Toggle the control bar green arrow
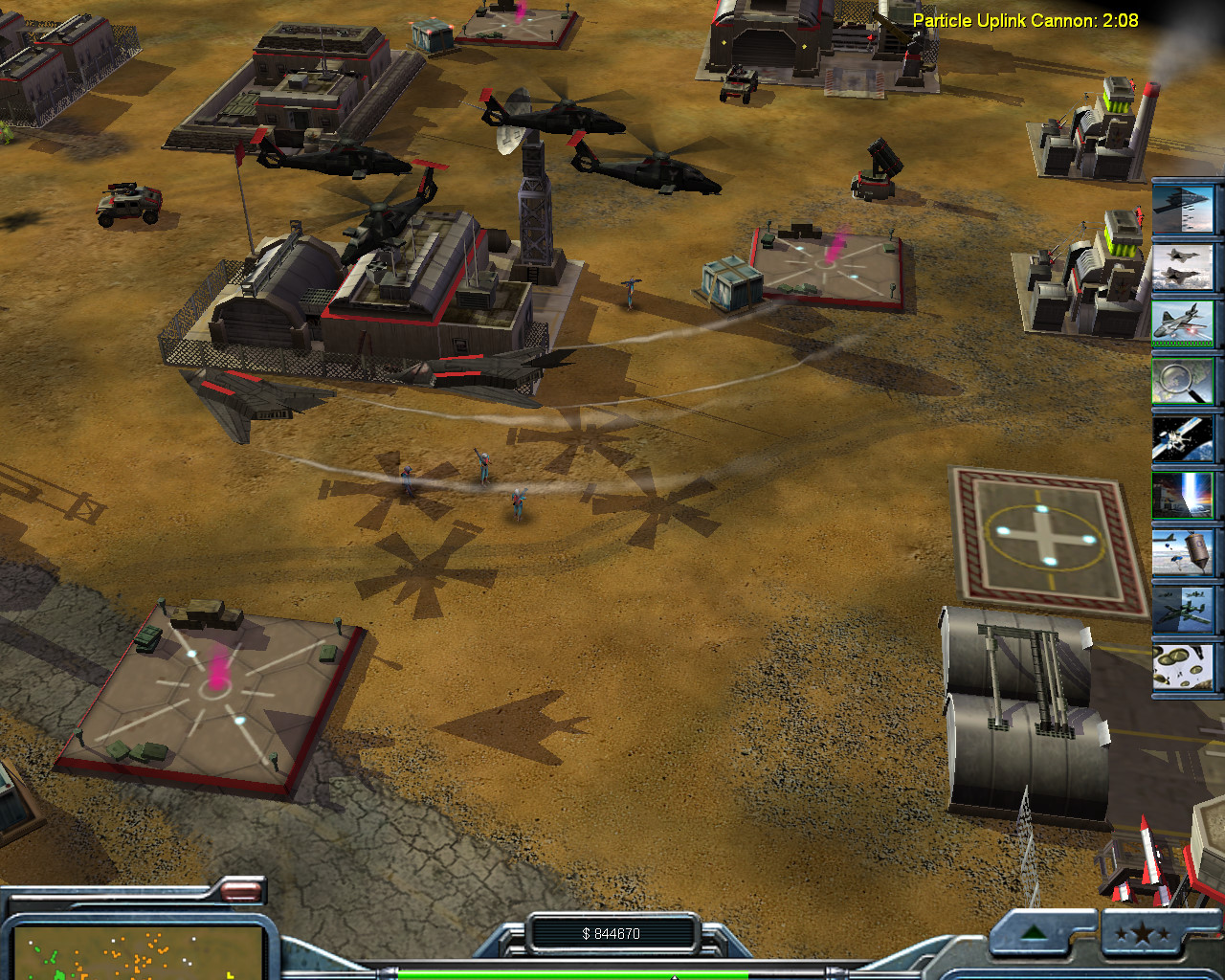1225x980 pixels. click(x=1034, y=933)
